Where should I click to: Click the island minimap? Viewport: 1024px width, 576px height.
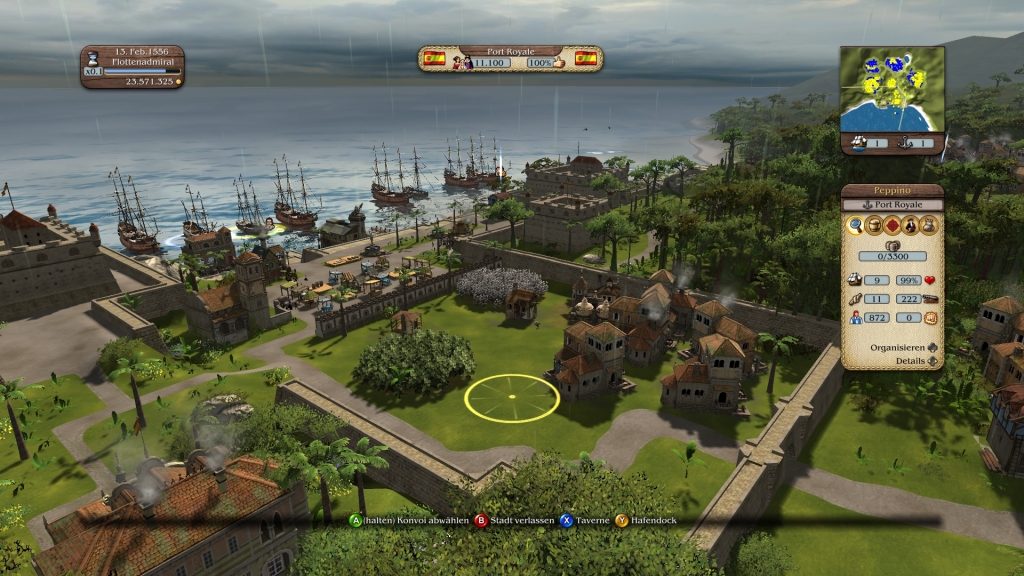coord(892,89)
